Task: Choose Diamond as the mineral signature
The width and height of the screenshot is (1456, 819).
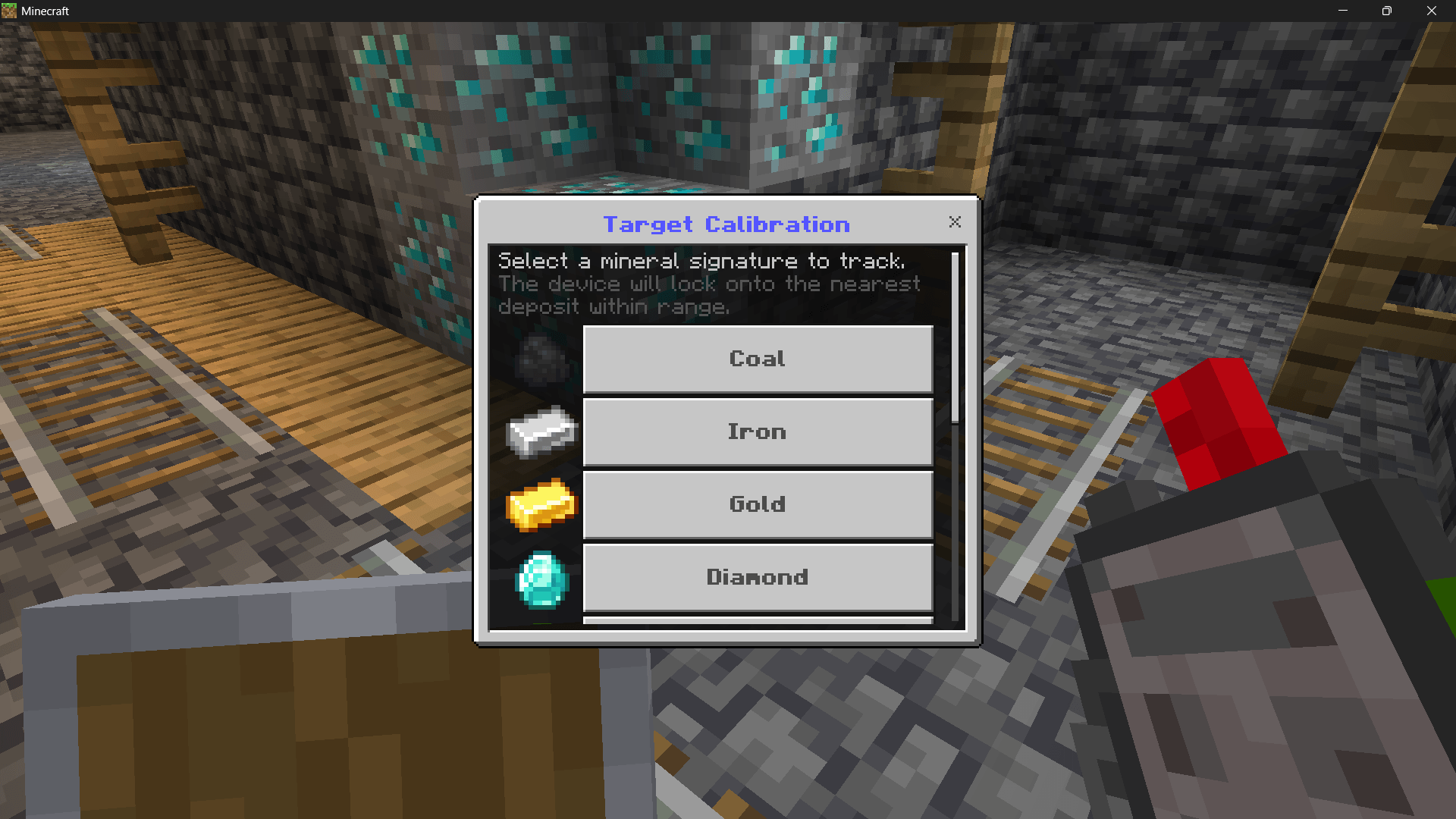Action: [757, 577]
